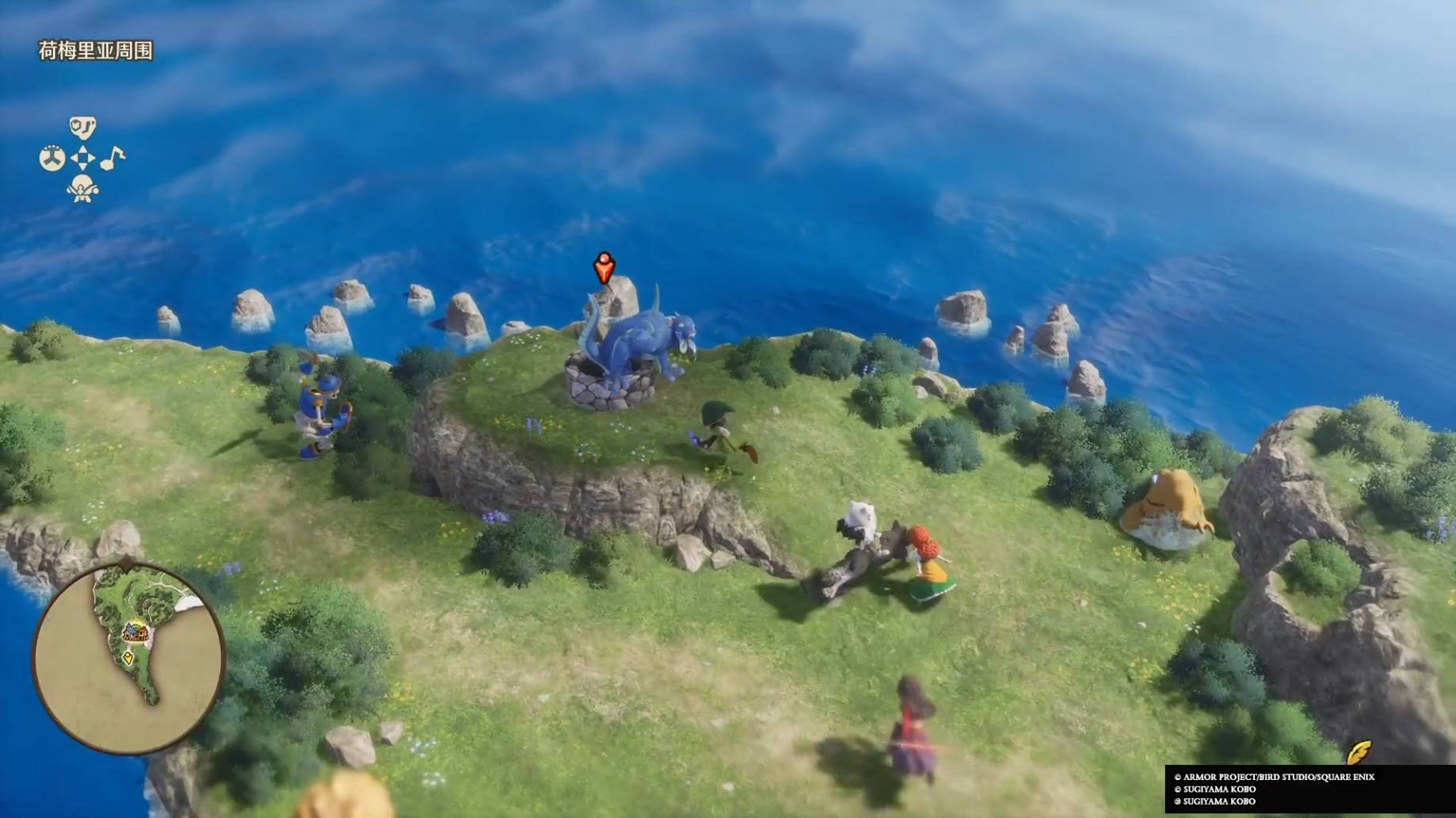This screenshot has width=1456, height=818.
Task: Select the village icon on the minimap
Action: pos(136,633)
